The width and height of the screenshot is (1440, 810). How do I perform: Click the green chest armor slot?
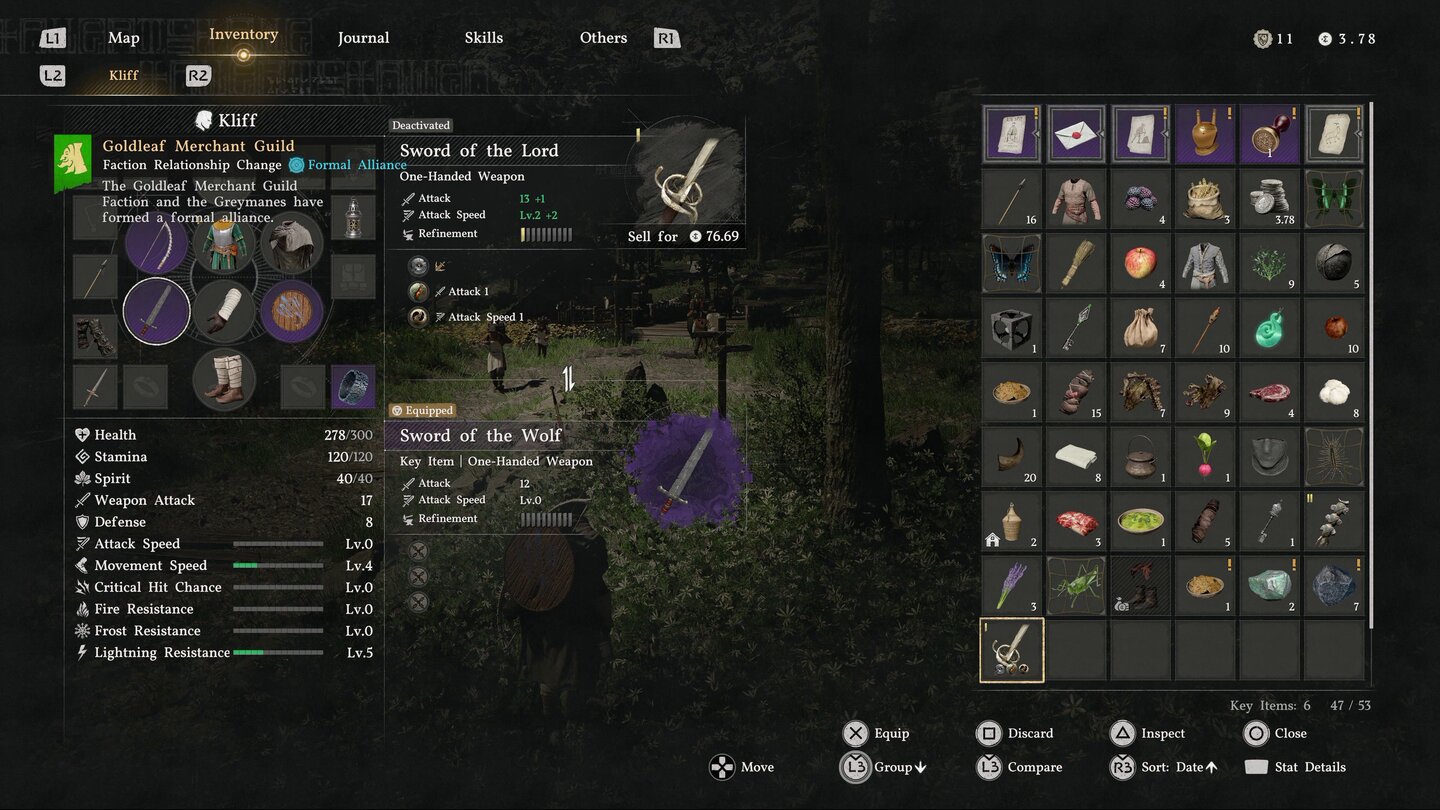pos(224,245)
